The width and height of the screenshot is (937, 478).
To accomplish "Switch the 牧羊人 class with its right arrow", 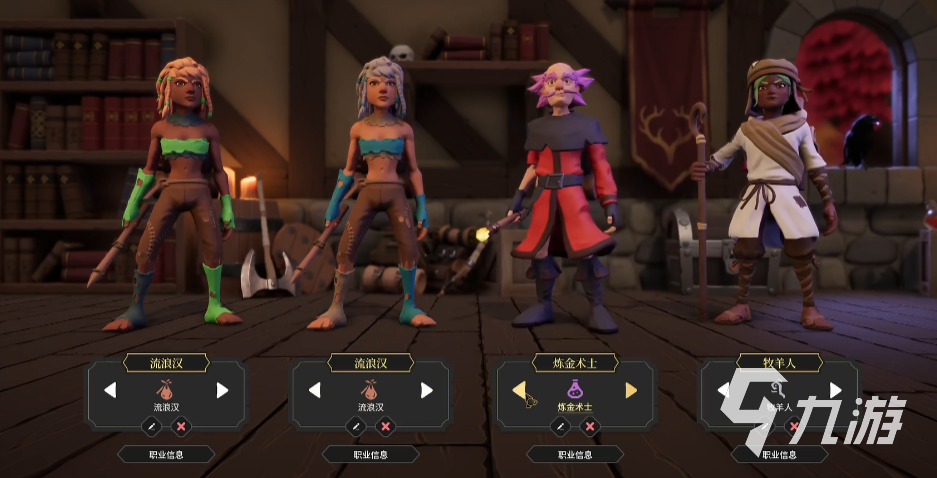I will coord(836,390).
